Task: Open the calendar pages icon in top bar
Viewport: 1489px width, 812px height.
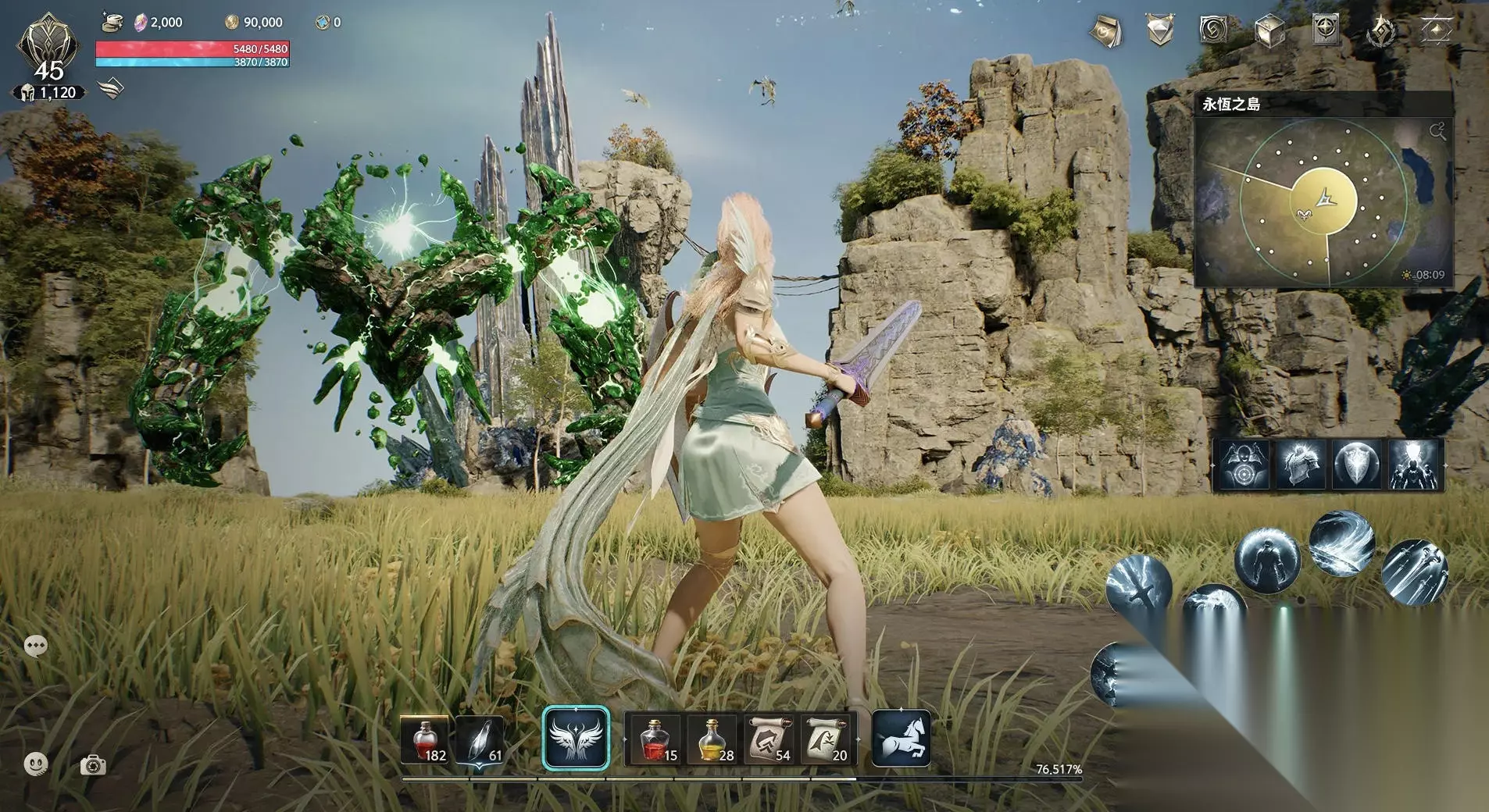Action: tap(1105, 31)
